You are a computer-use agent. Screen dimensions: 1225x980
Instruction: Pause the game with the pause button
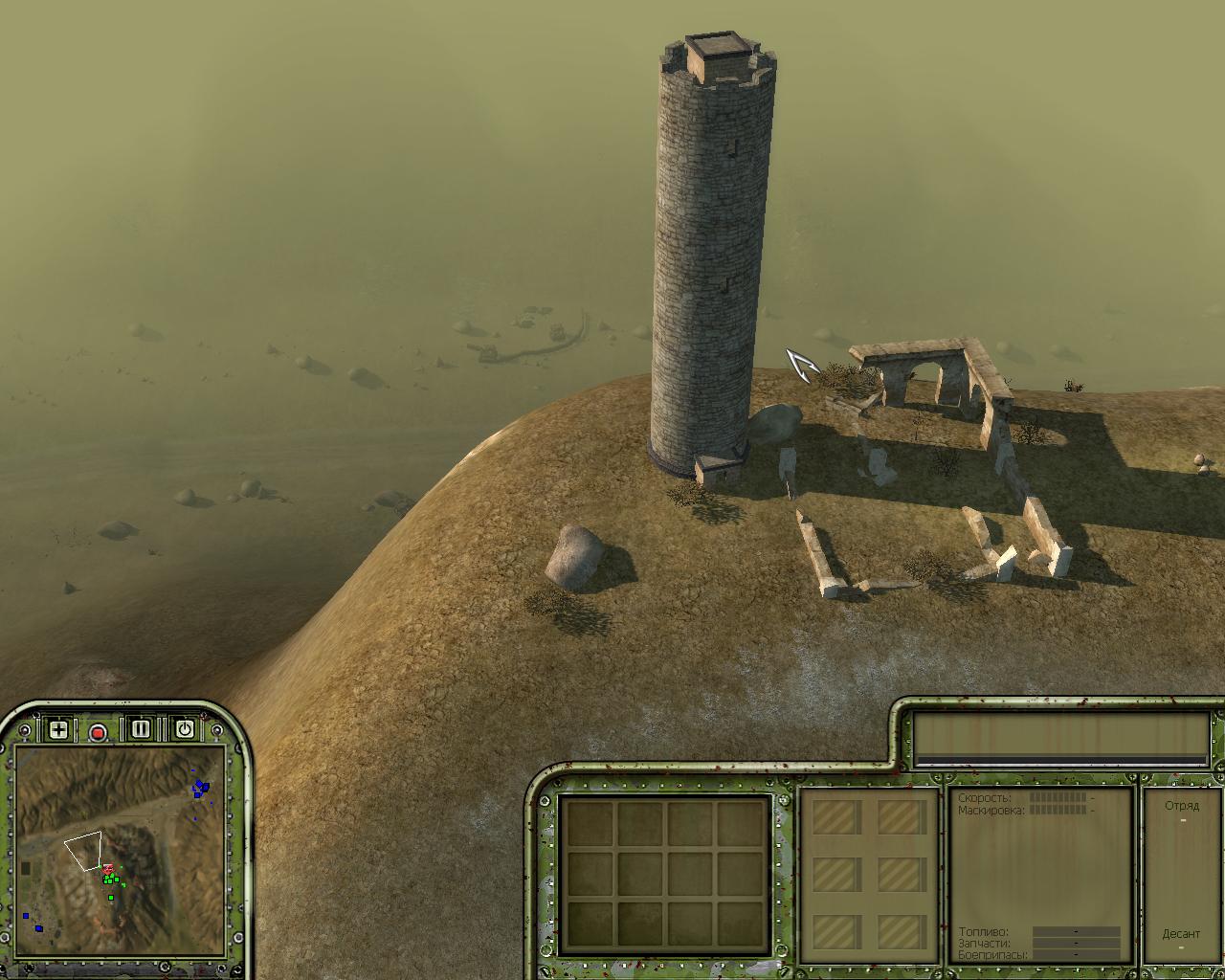(141, 729)
